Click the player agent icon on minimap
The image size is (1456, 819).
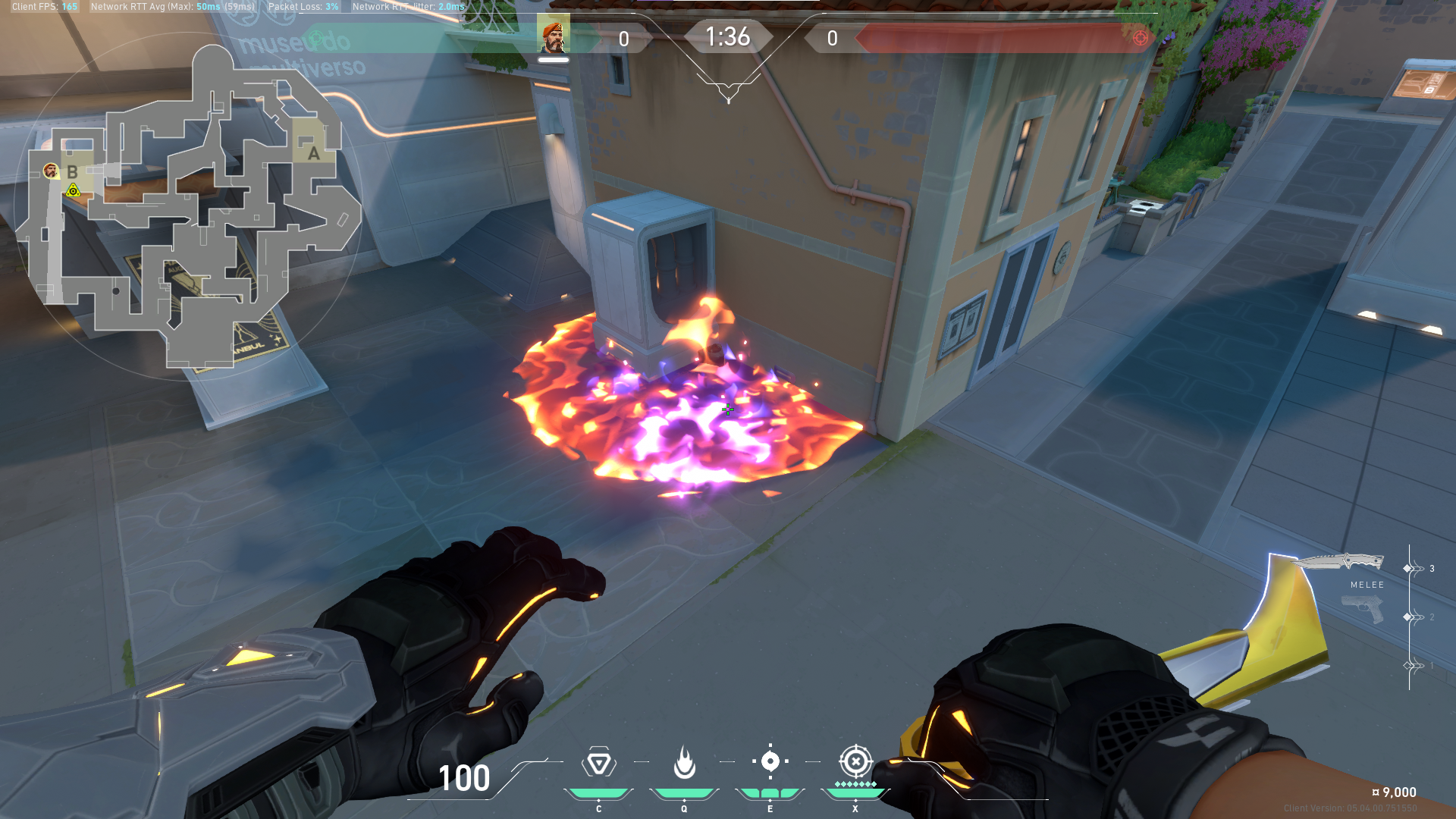click(51, 171)
